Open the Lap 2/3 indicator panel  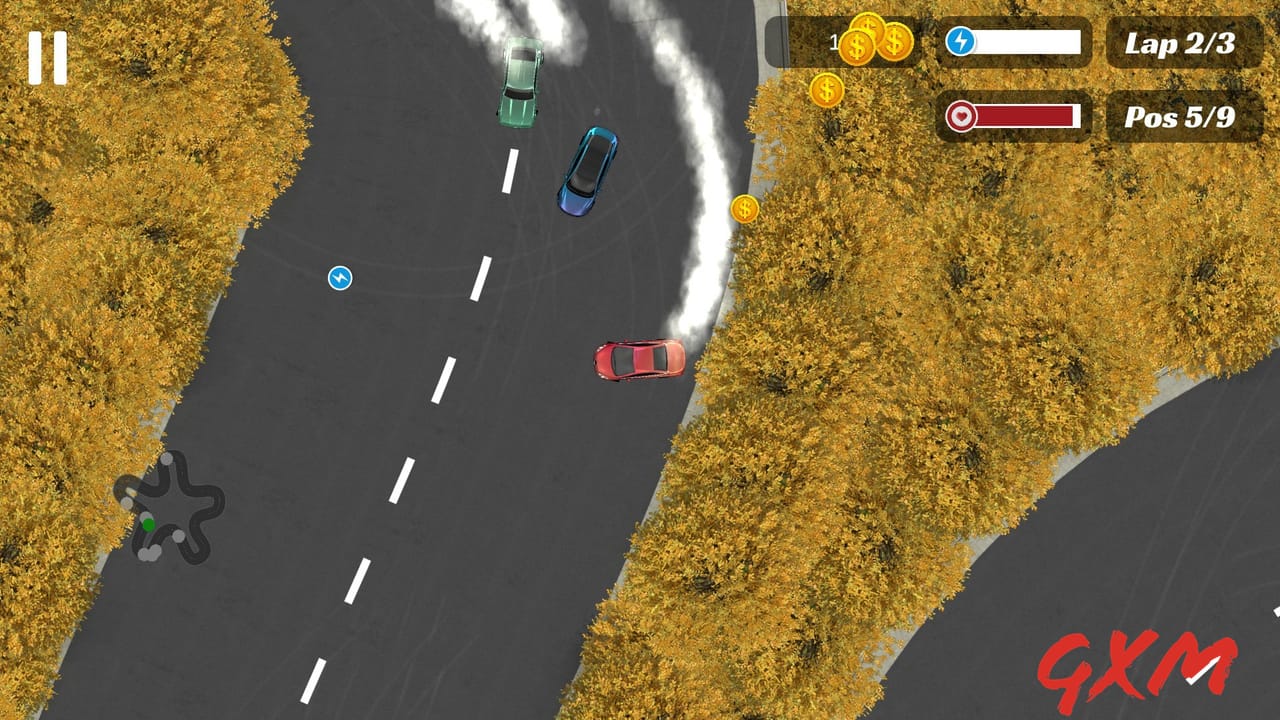click(1183, 43)
